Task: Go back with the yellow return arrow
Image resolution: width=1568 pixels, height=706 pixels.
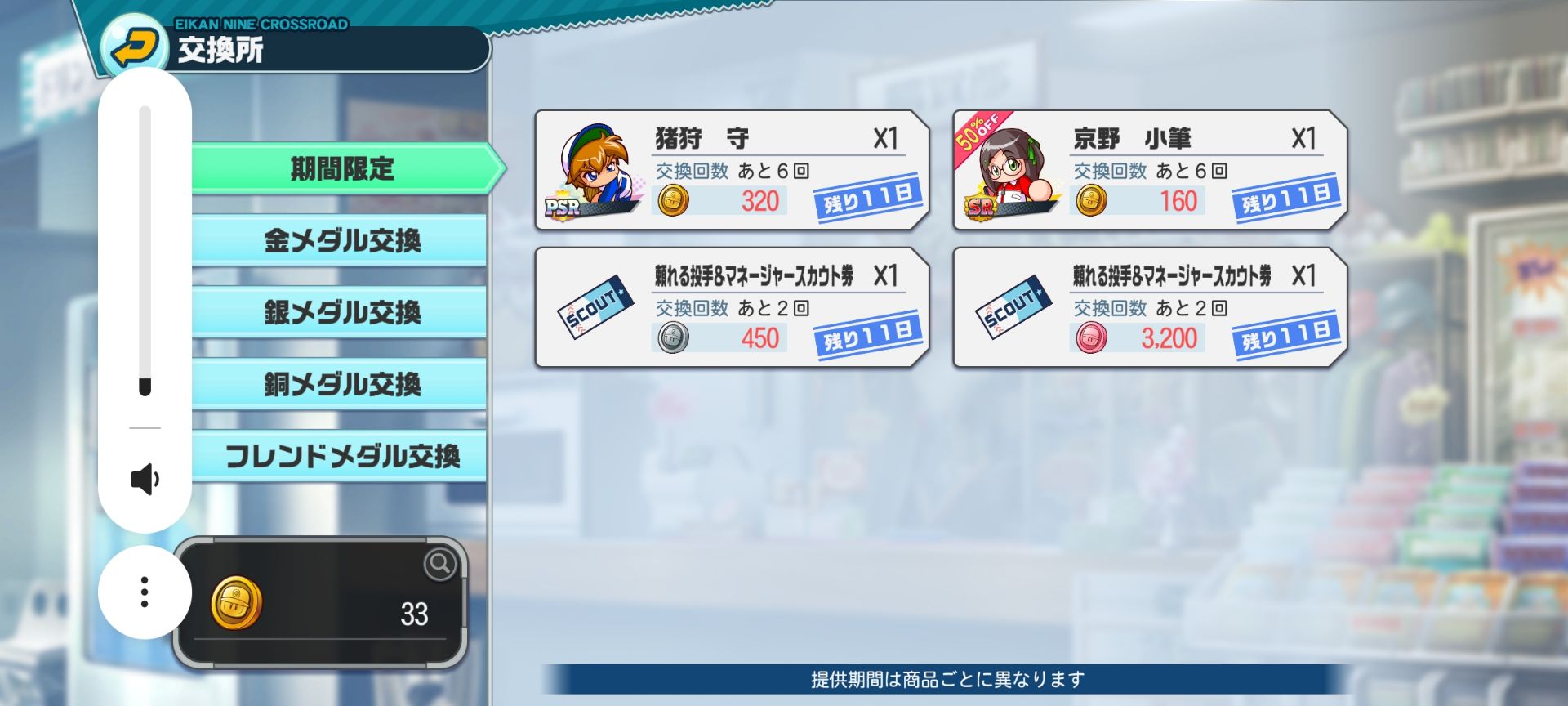Action: [135, 47]
